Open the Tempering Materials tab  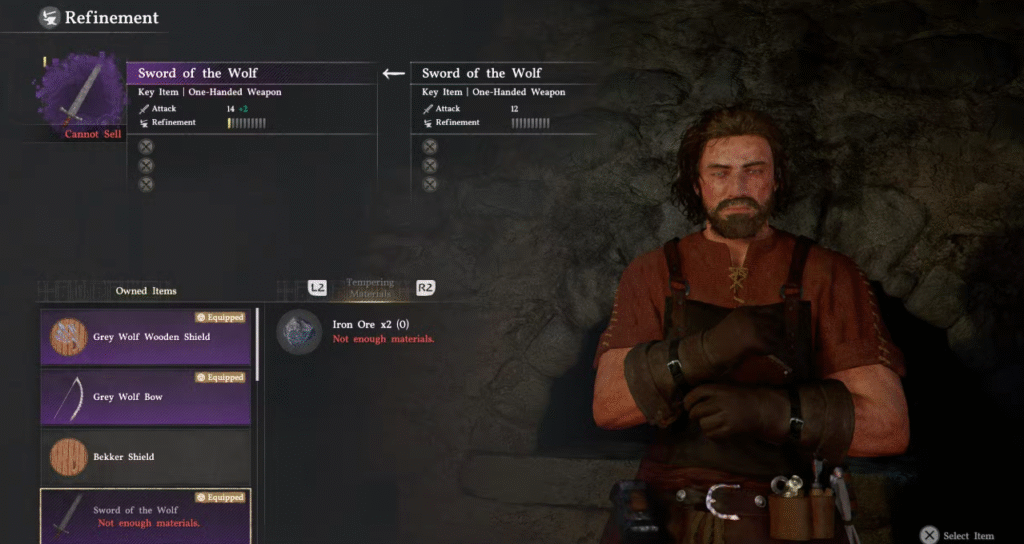pyautogui.click(x=370, y=288)
